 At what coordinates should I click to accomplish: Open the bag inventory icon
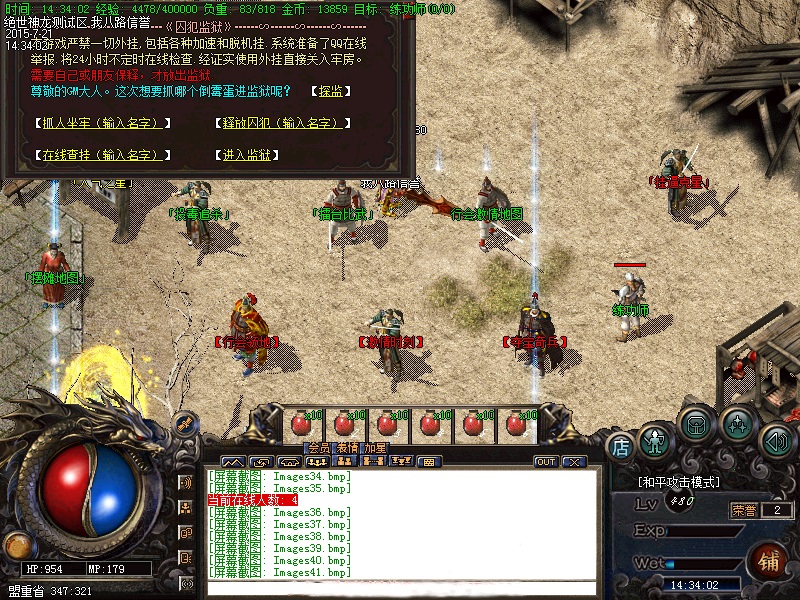[x=697, y=424]
